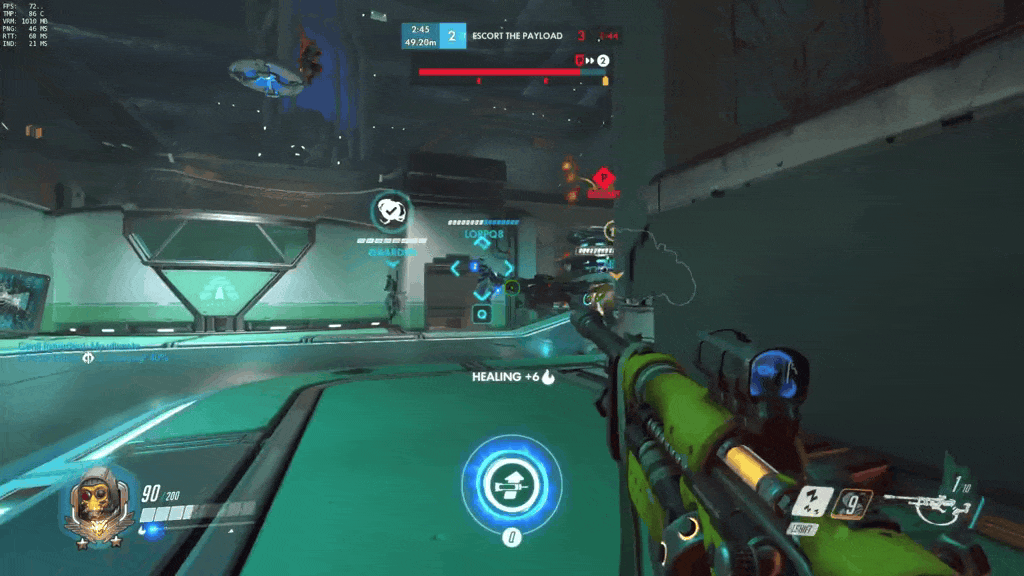1024x576 pixels.
Task: Click the blue team score box
Action: pyautogui.click(x=453, y=36)
